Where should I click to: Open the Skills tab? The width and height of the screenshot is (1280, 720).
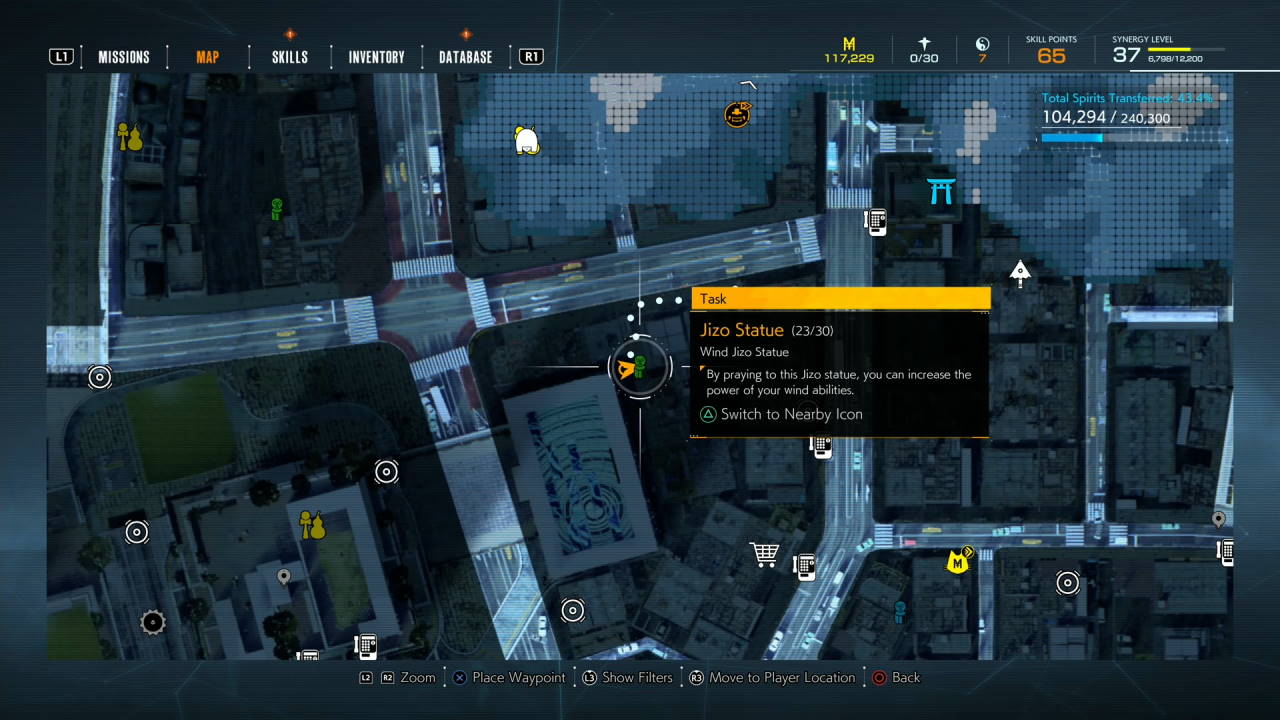290,57
